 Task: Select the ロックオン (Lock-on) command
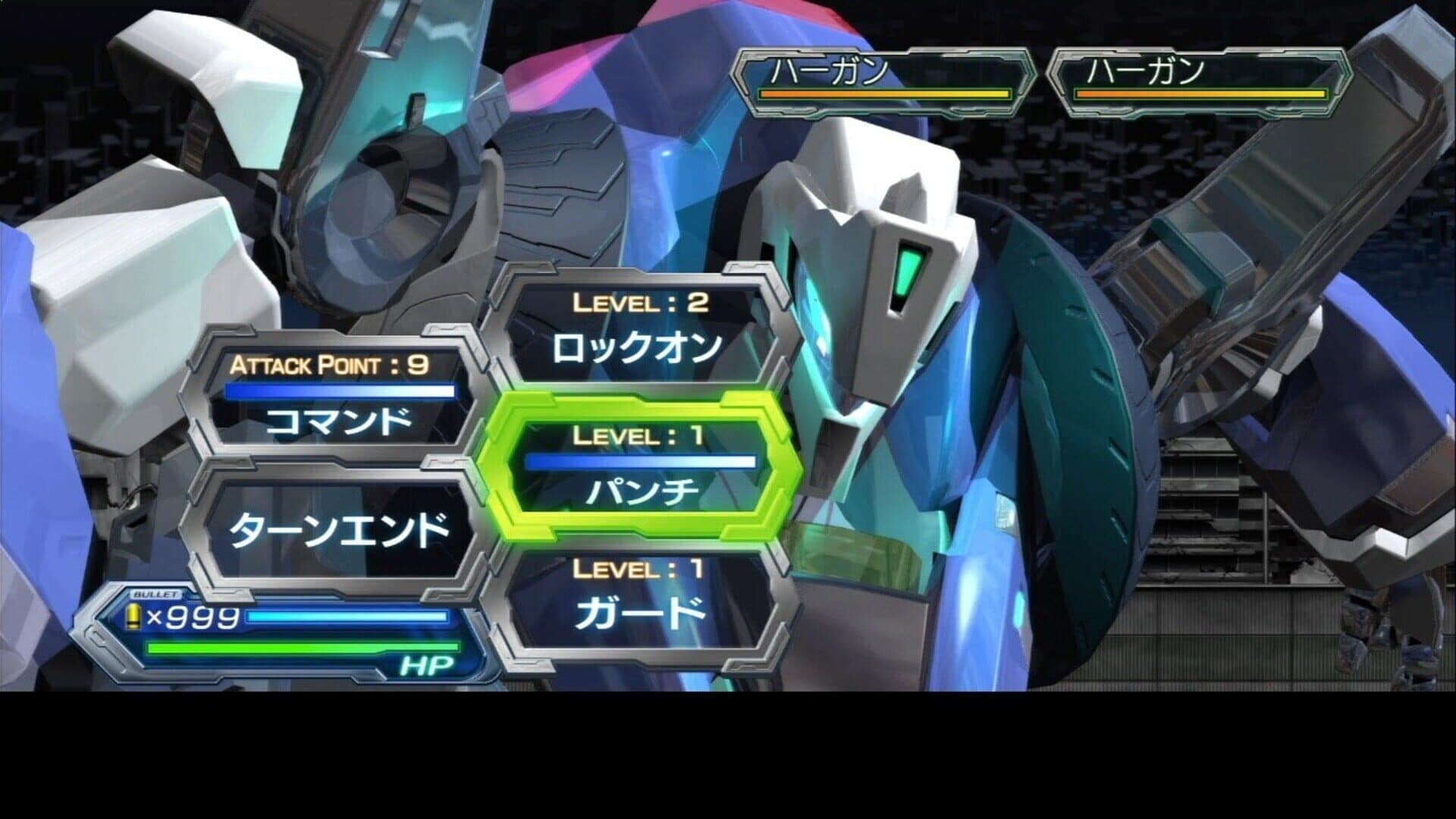click(x=637, y=334)
